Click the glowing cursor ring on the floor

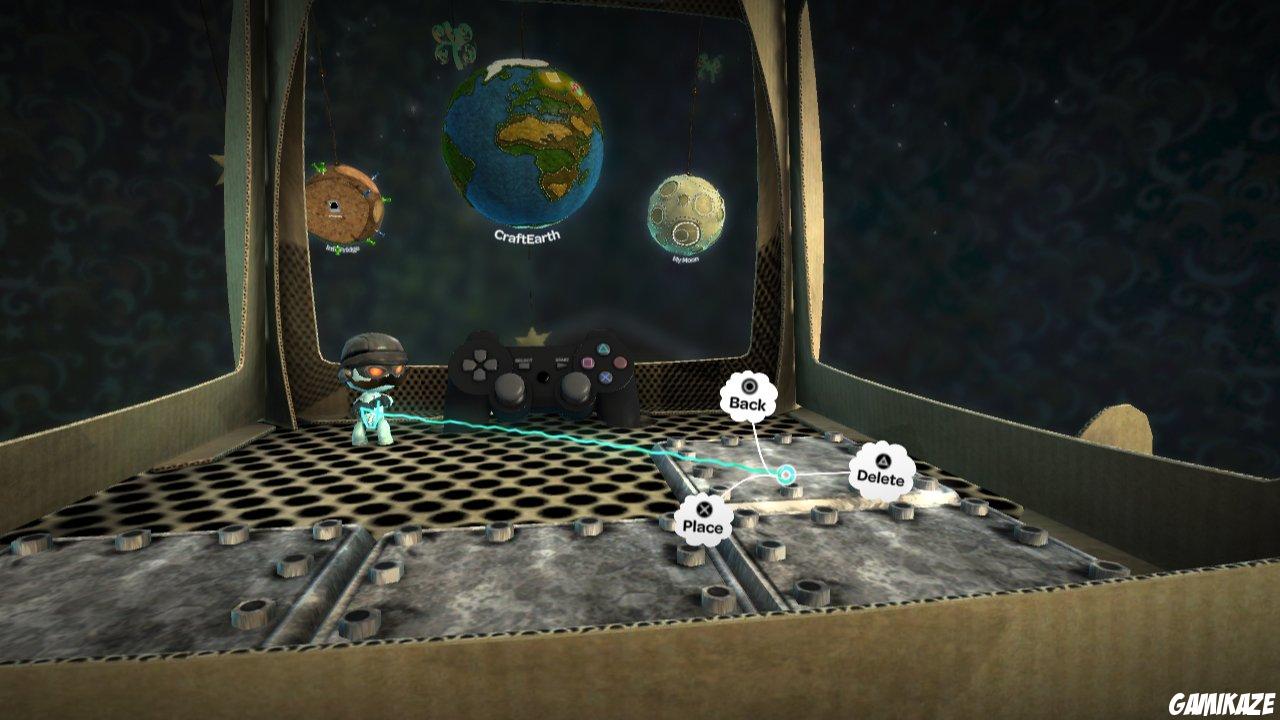(x=785, y=474)
